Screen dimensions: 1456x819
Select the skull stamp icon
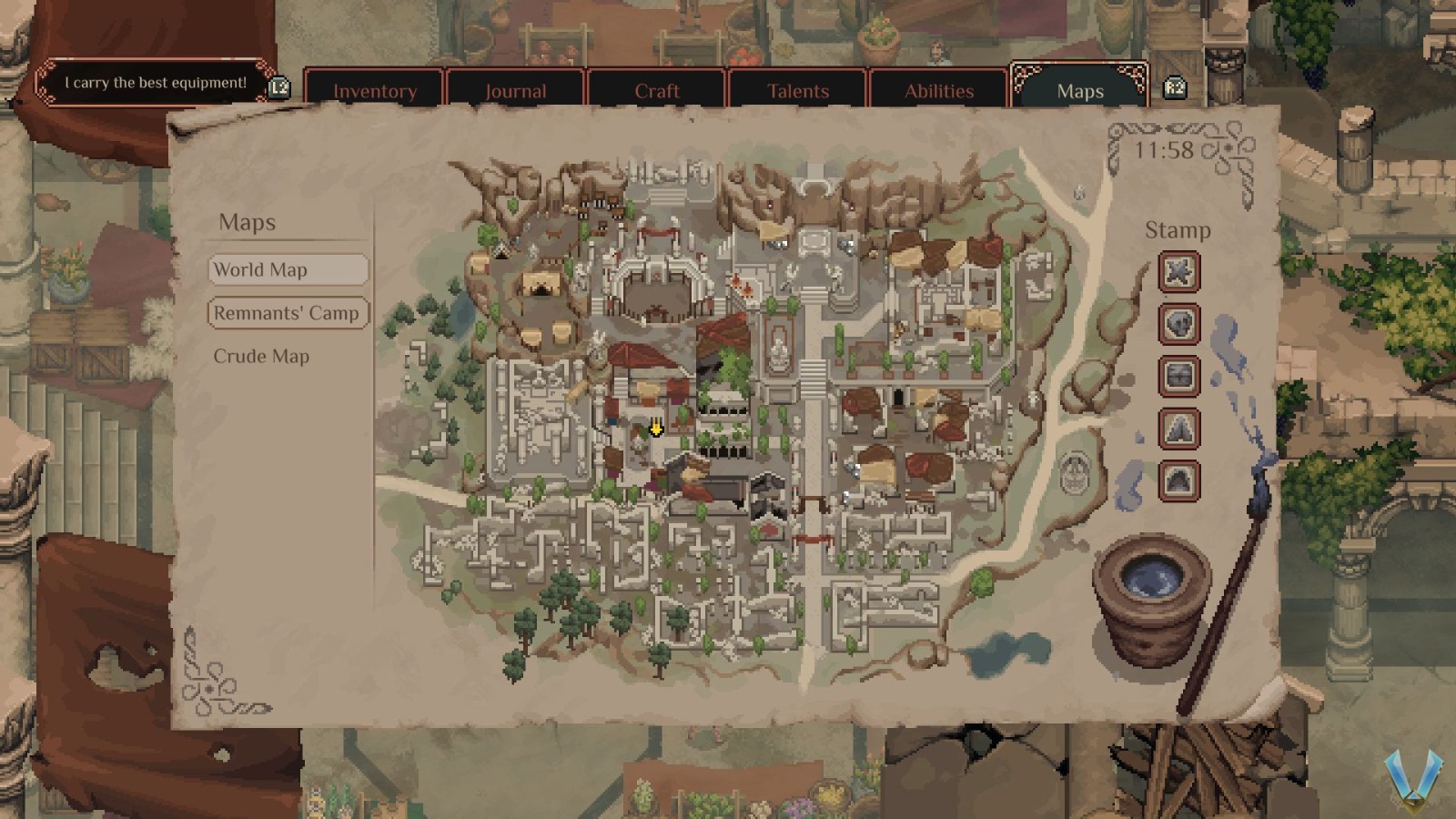pos(1178,325)
